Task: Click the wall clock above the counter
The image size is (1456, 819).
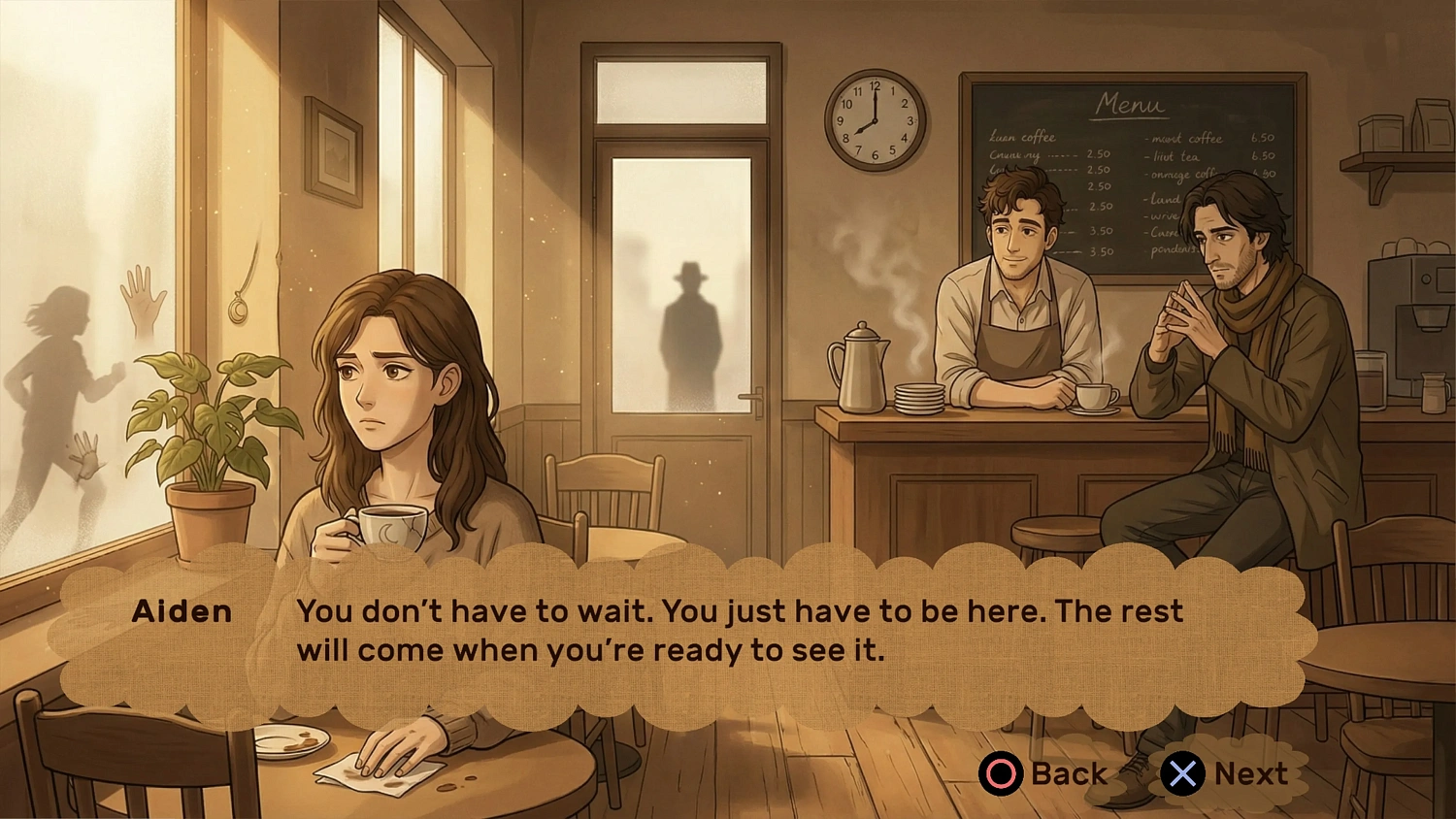Action: 875,118
